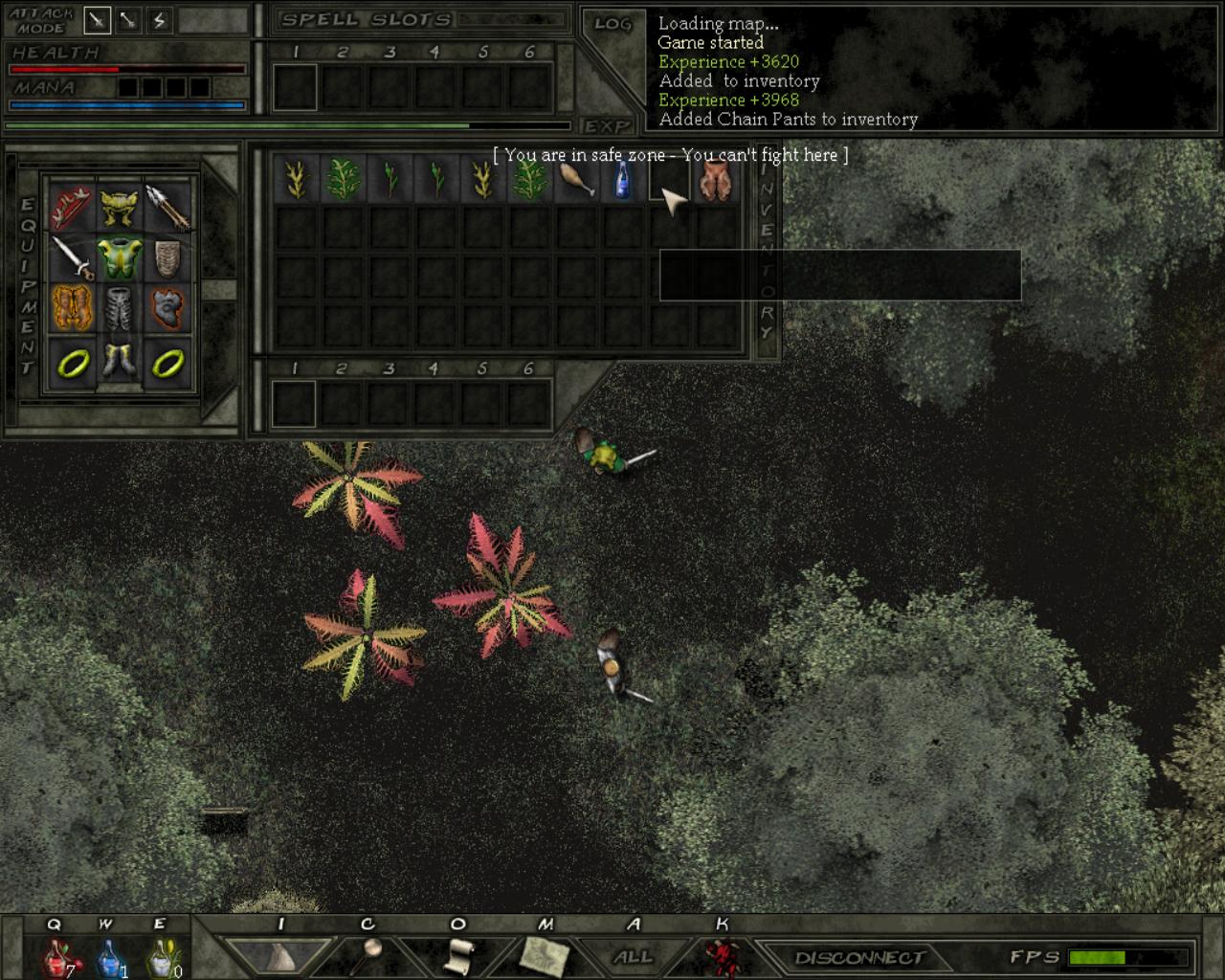Click the equipped shield slot

[168, 257]
